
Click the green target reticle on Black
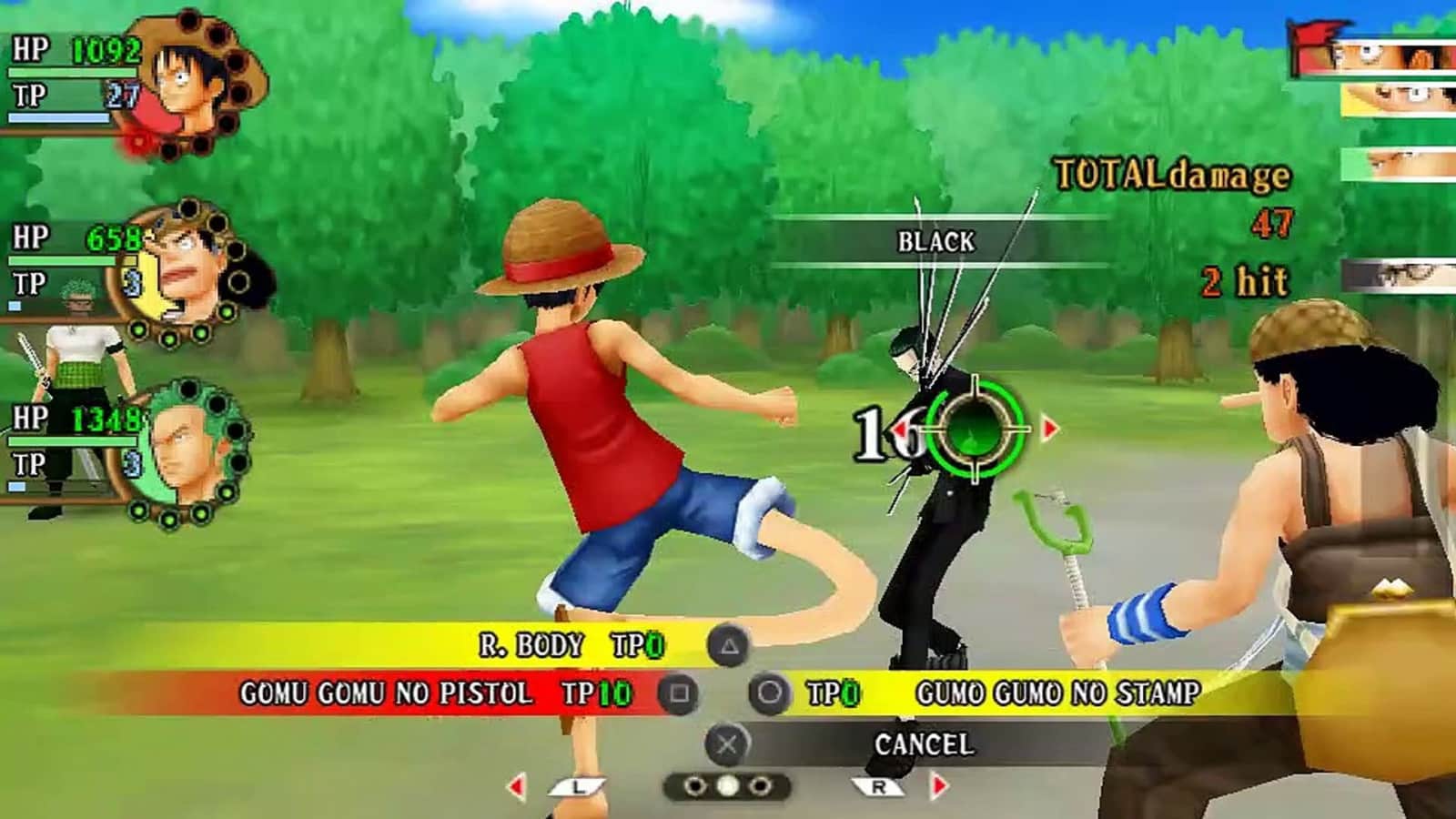pyautogui.click(x=976, y=428)
